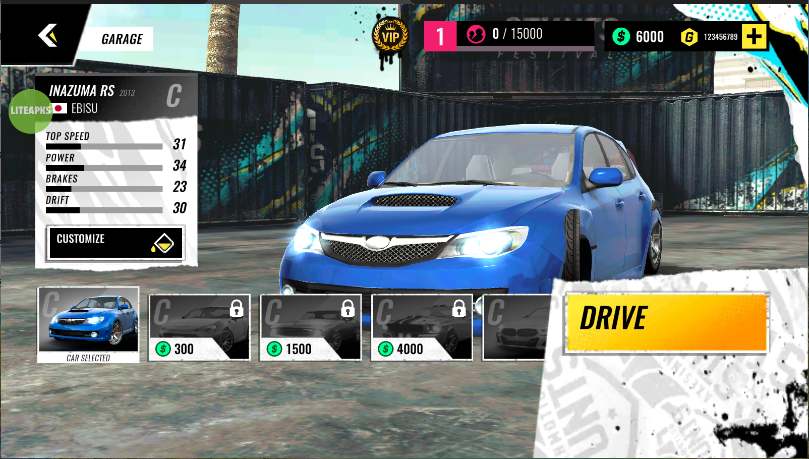Start driving with the DRIVE button

665,321
